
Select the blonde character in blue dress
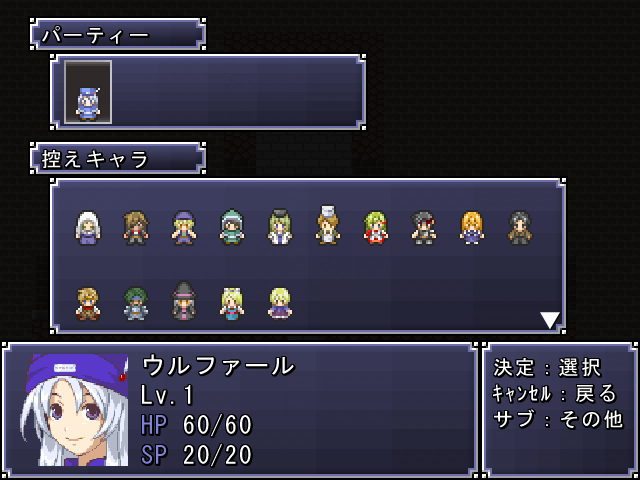(232, 303)
